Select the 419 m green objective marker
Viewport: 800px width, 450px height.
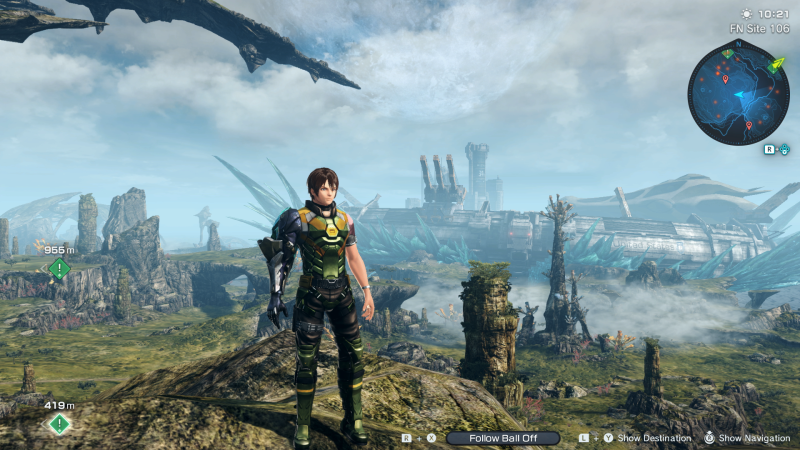[60, 424]
